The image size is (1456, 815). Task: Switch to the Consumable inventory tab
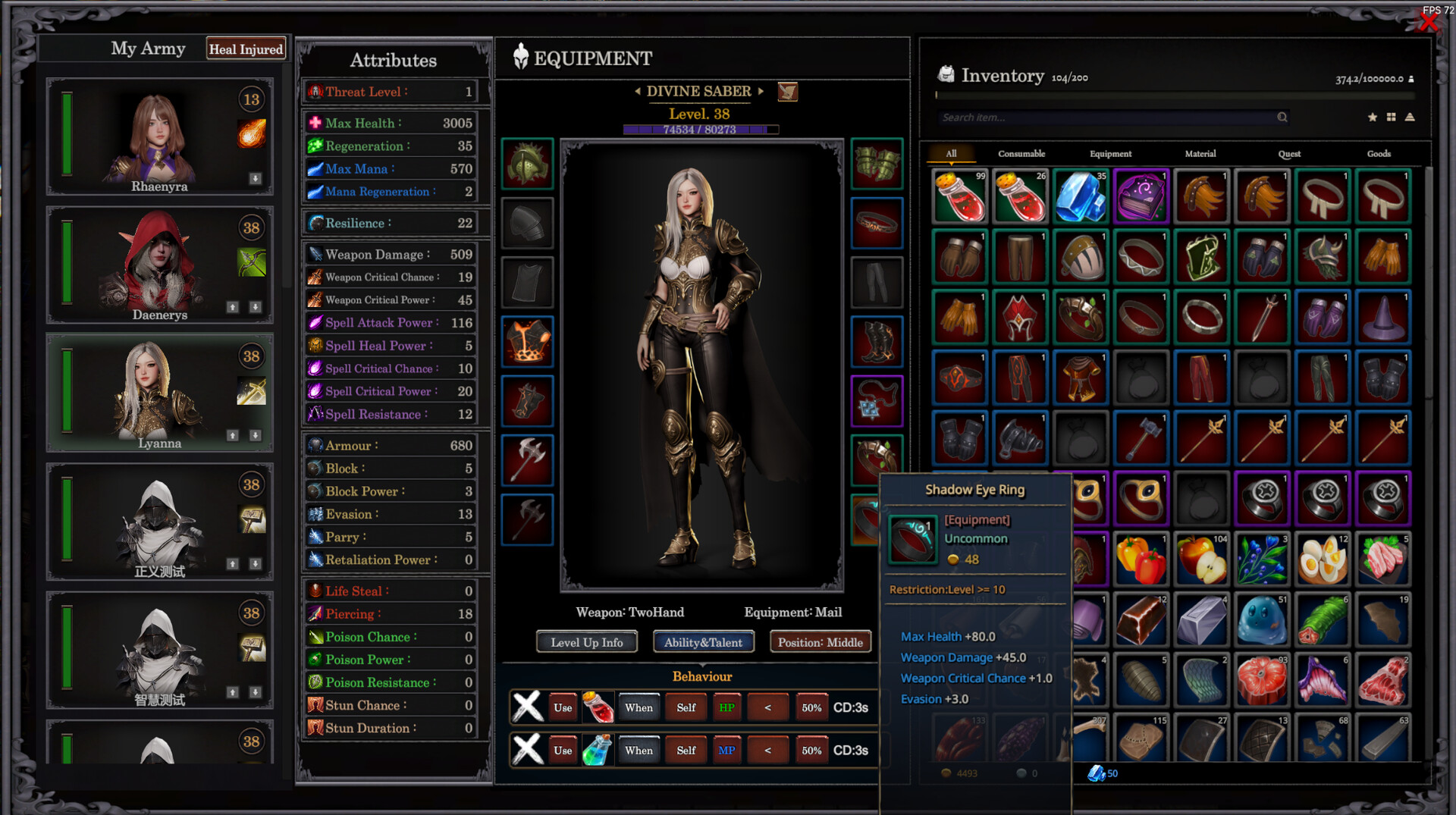pos(1021,153)
